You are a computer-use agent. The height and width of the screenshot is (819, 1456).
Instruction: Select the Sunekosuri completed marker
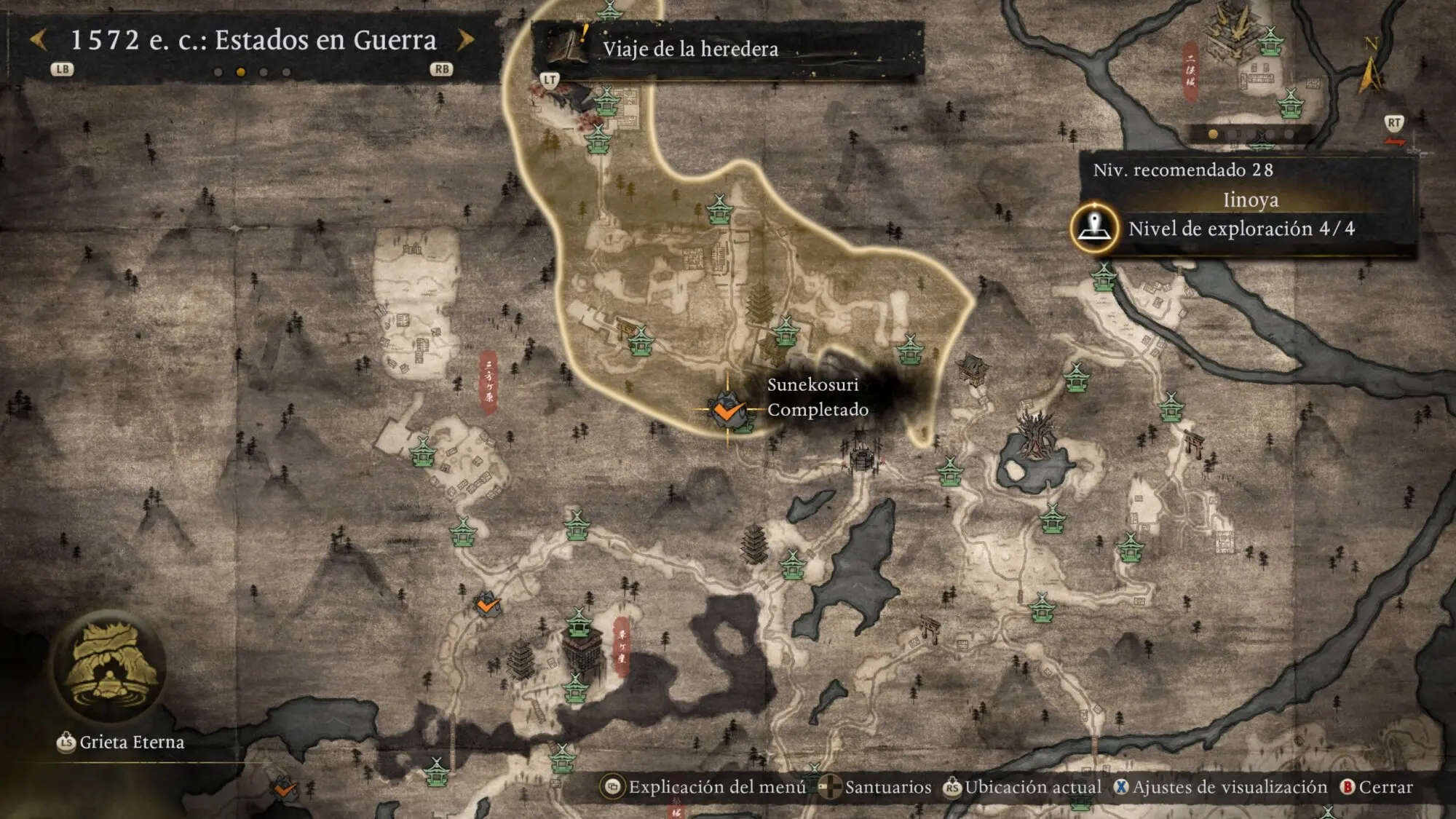[727, 411]
